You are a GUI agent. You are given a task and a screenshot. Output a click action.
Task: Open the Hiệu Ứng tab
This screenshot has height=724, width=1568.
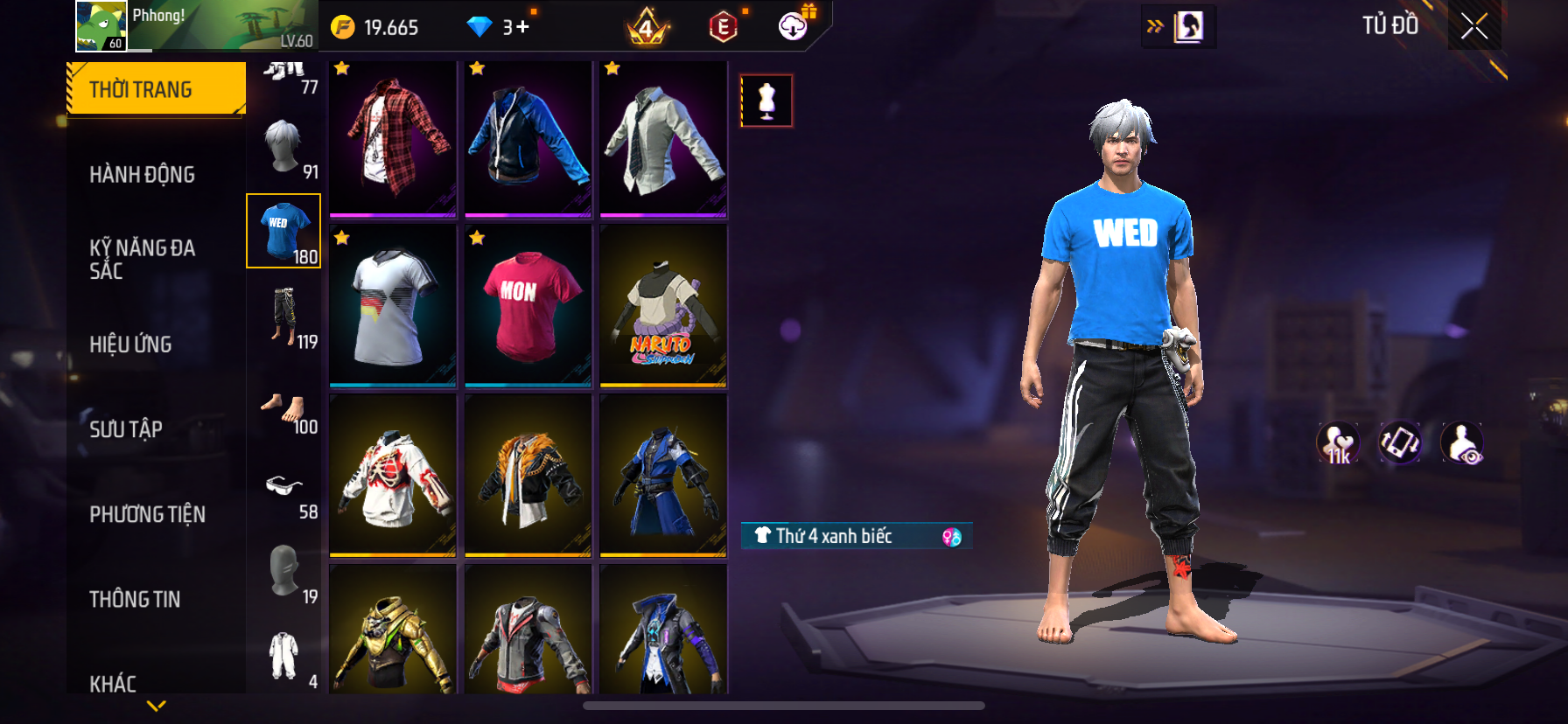point(130,344)
